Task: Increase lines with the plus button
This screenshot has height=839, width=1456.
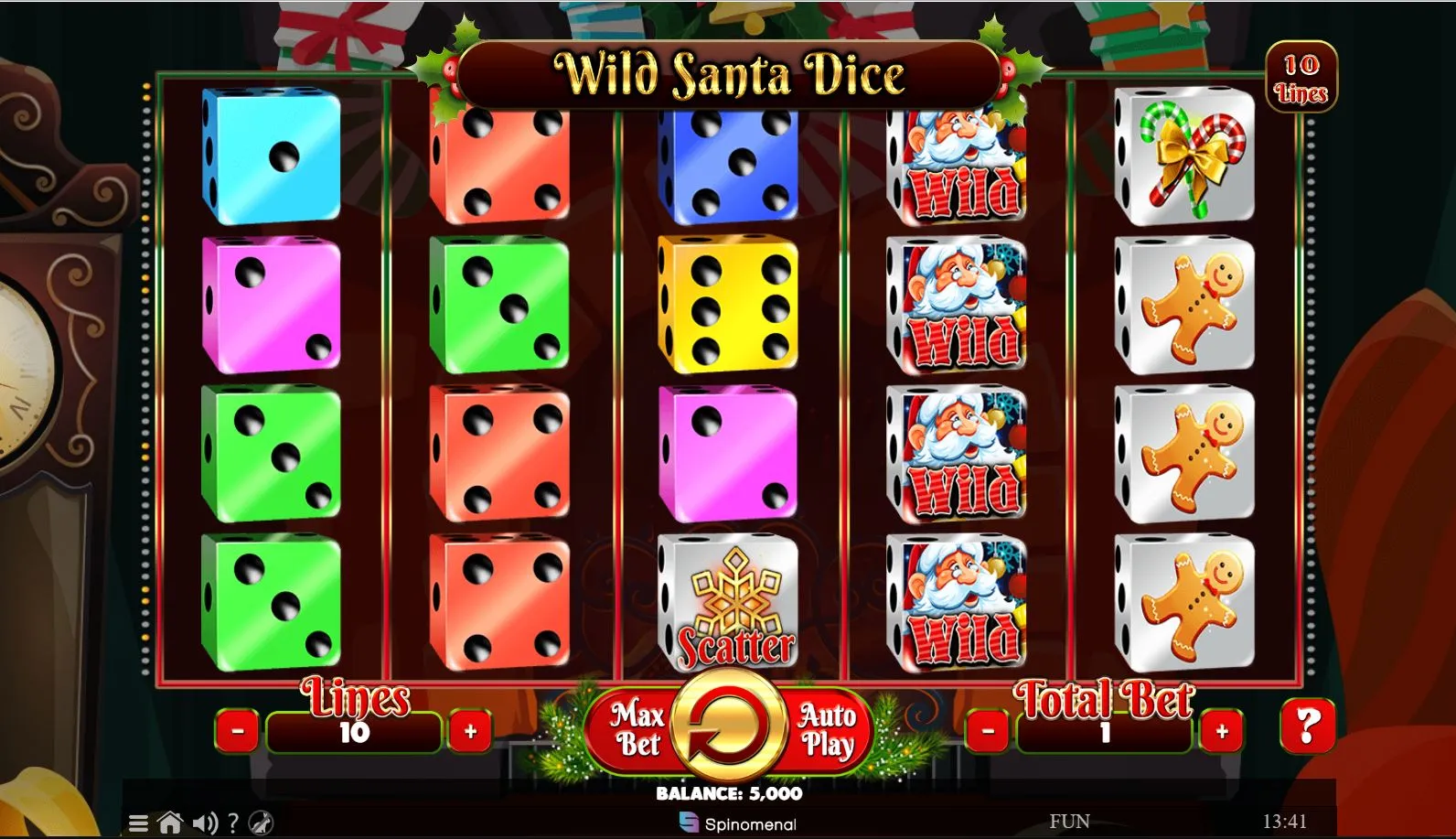Action: click(x=469, y=731)
